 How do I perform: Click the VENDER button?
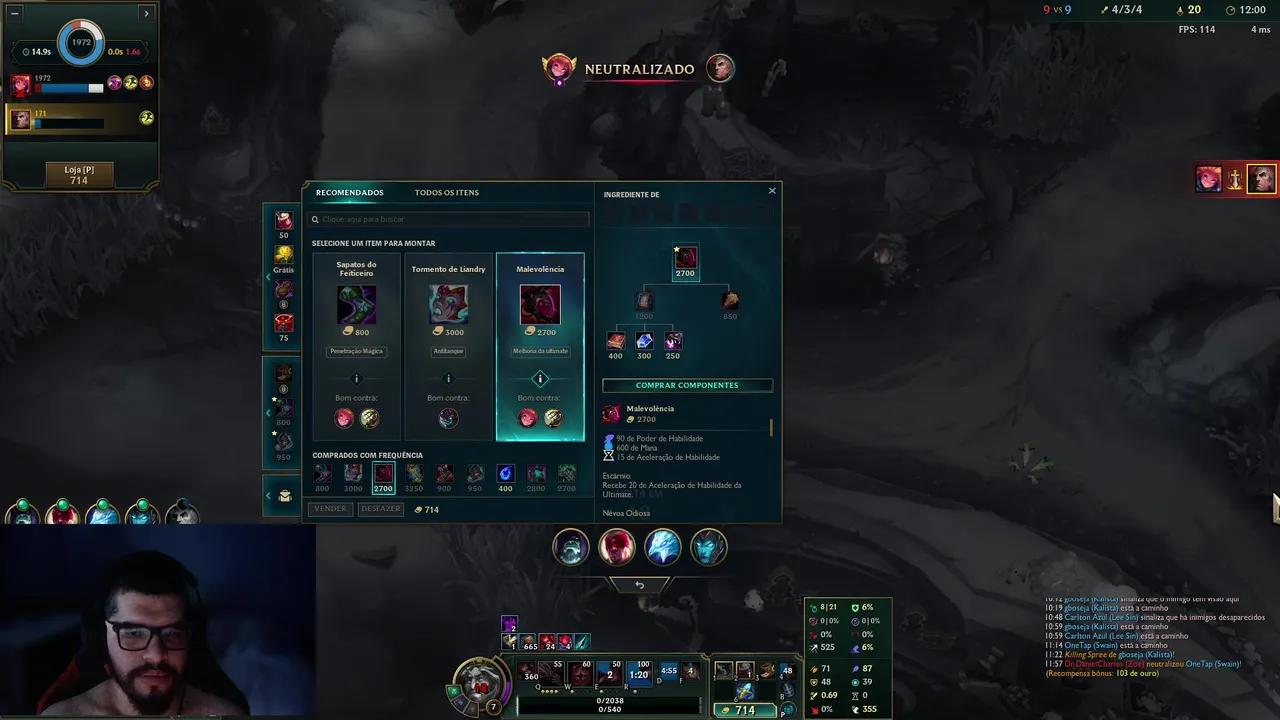pos(330,508)
